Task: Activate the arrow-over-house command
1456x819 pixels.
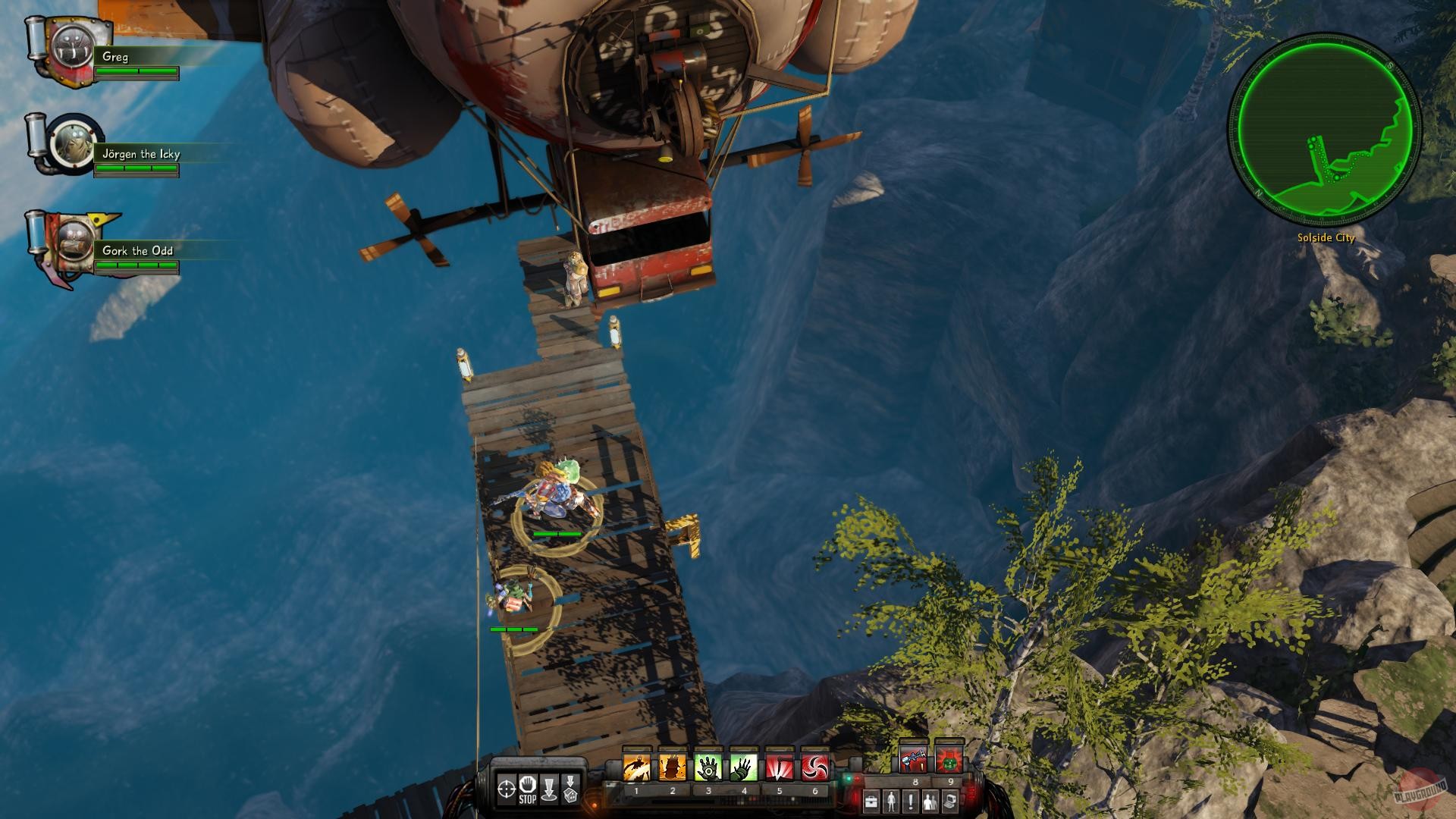Action: [x=571, y=789]
